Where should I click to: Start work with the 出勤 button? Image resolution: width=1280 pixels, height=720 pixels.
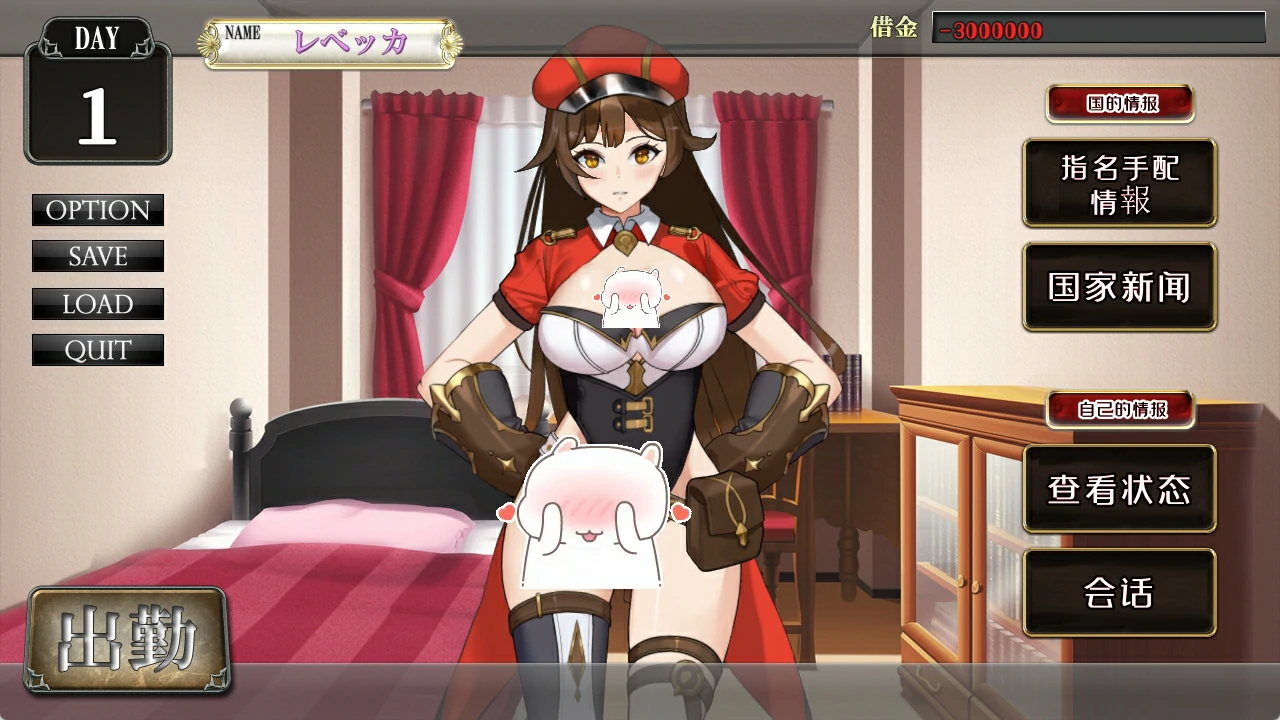pos(128,640)
